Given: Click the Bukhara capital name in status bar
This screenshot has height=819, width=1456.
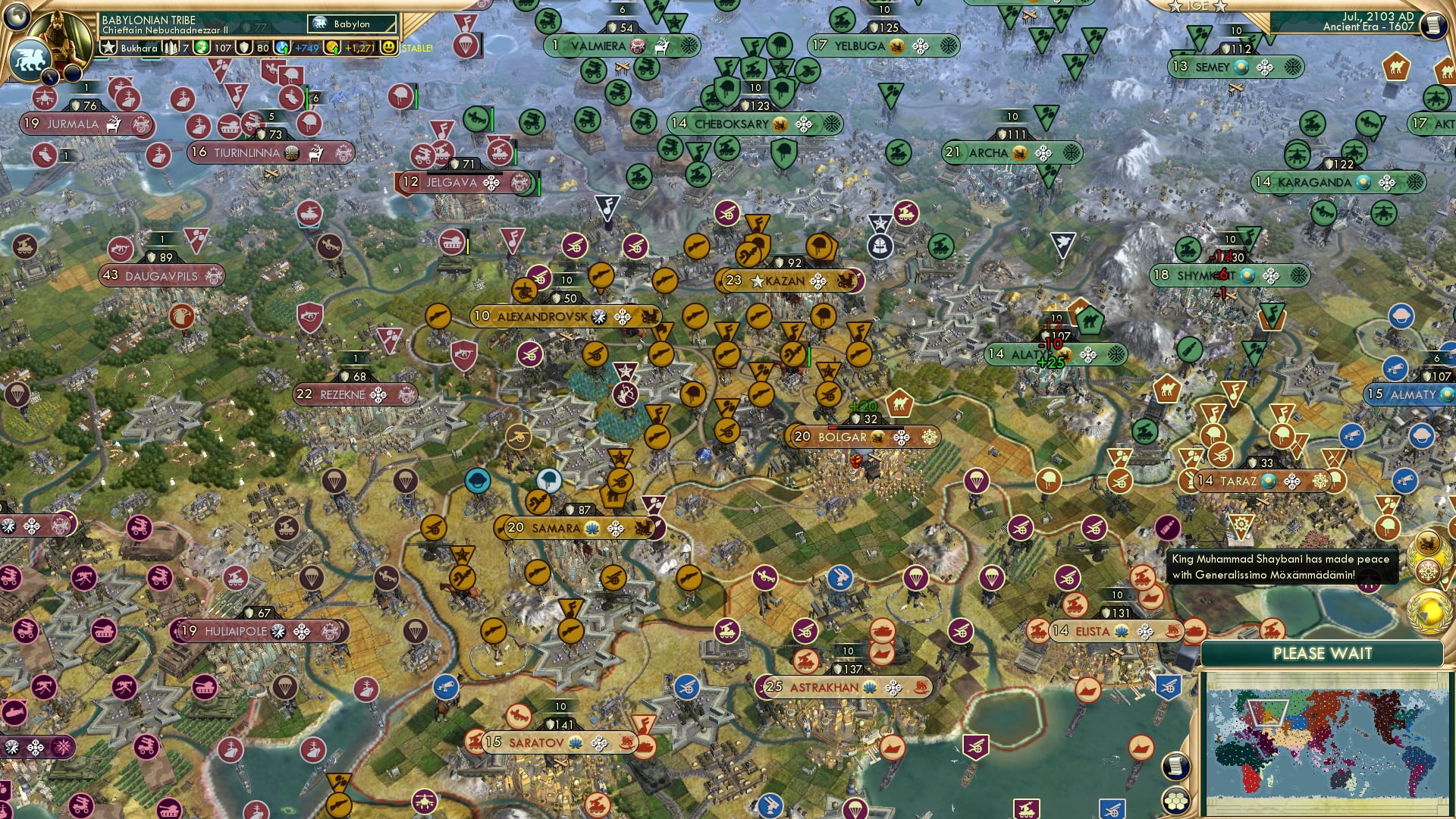Looking at the screenshot, I should pyautogui.click(x=138, y=48).
